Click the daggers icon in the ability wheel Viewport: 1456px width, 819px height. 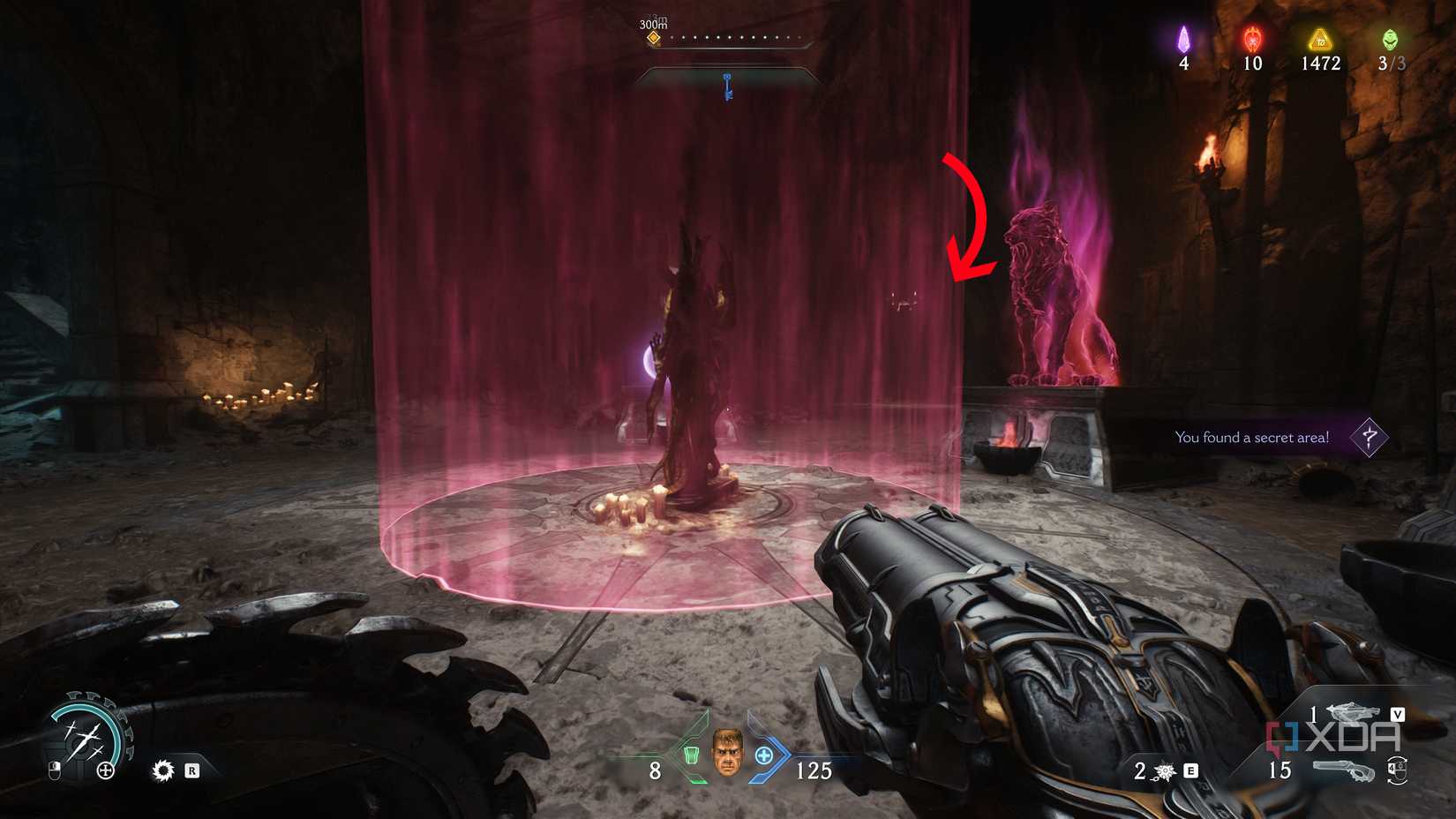coord(86,740)
